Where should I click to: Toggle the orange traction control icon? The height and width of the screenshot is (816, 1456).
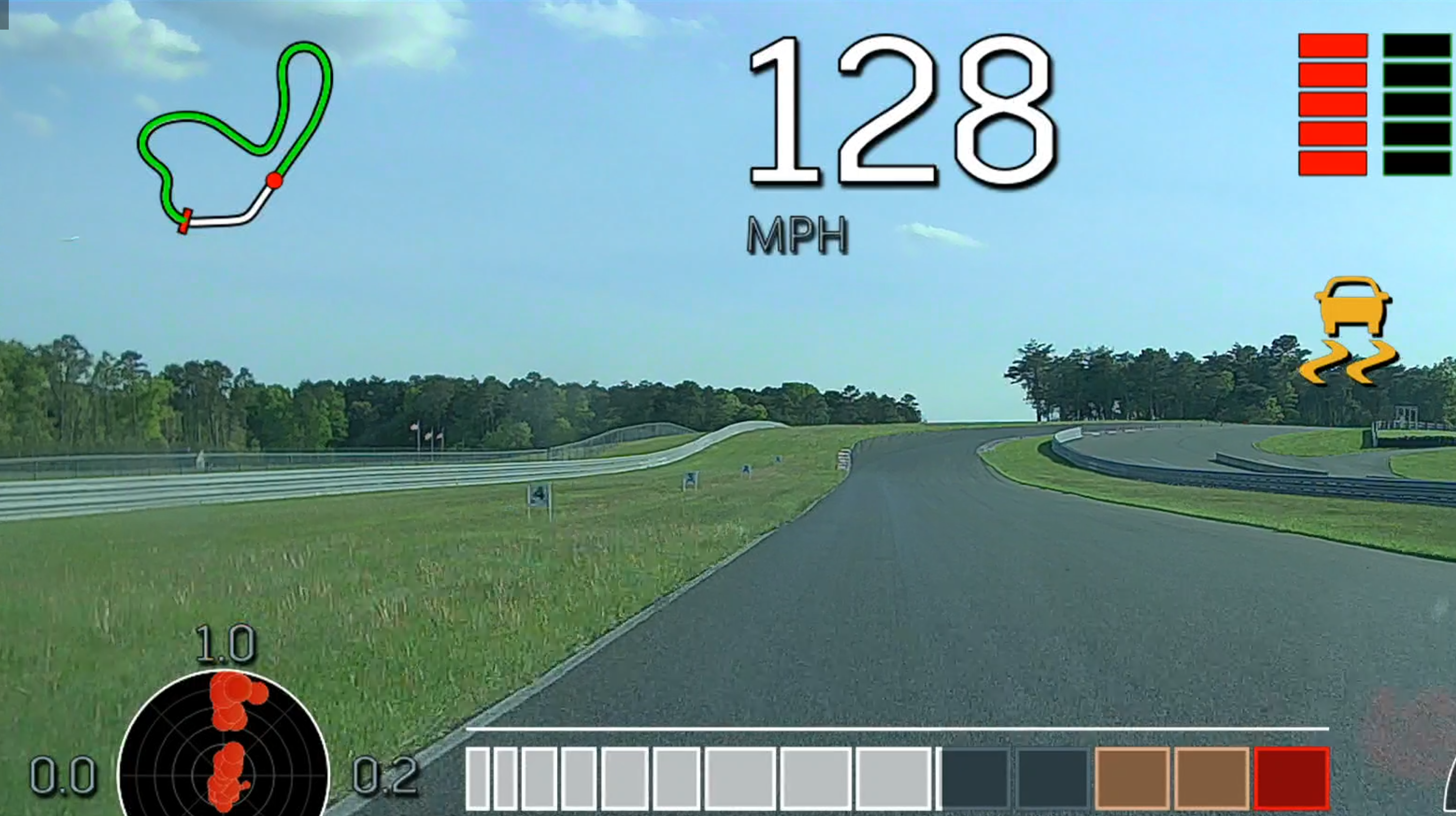pyautogui.click(x=1351, y=331)
